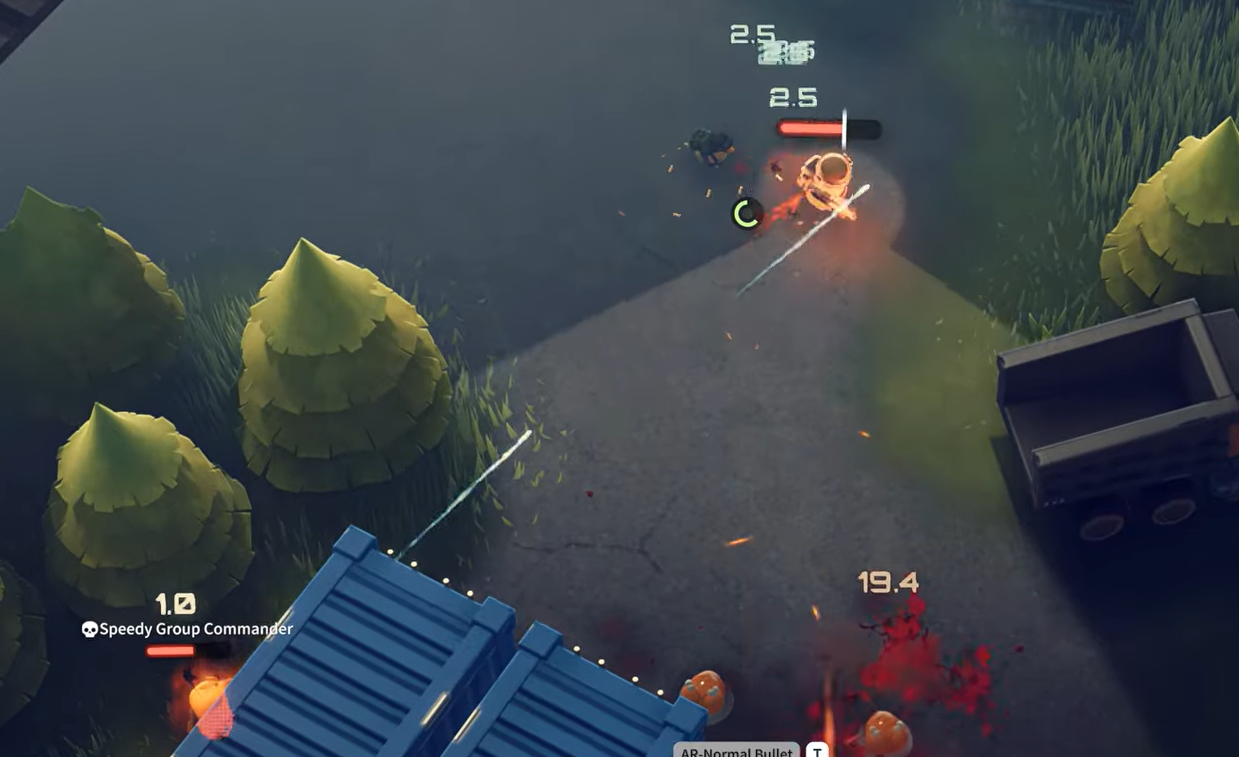The image size is (1239, 757).
Task: Click the AR-Normal Bullet ammo type label
Action: pos(736,750)
